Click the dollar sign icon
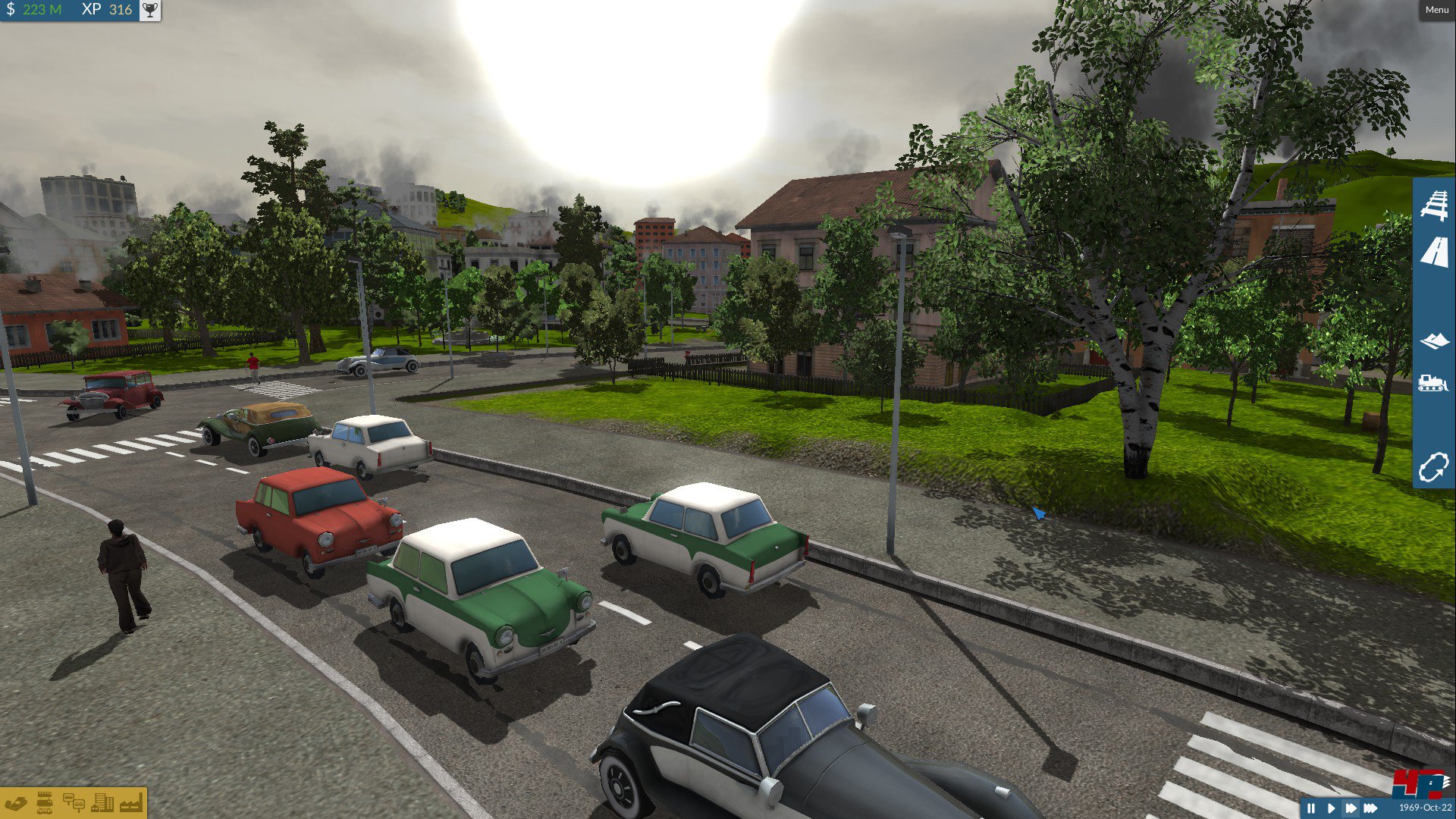The image size is (1456, 819). click(11, 11)
